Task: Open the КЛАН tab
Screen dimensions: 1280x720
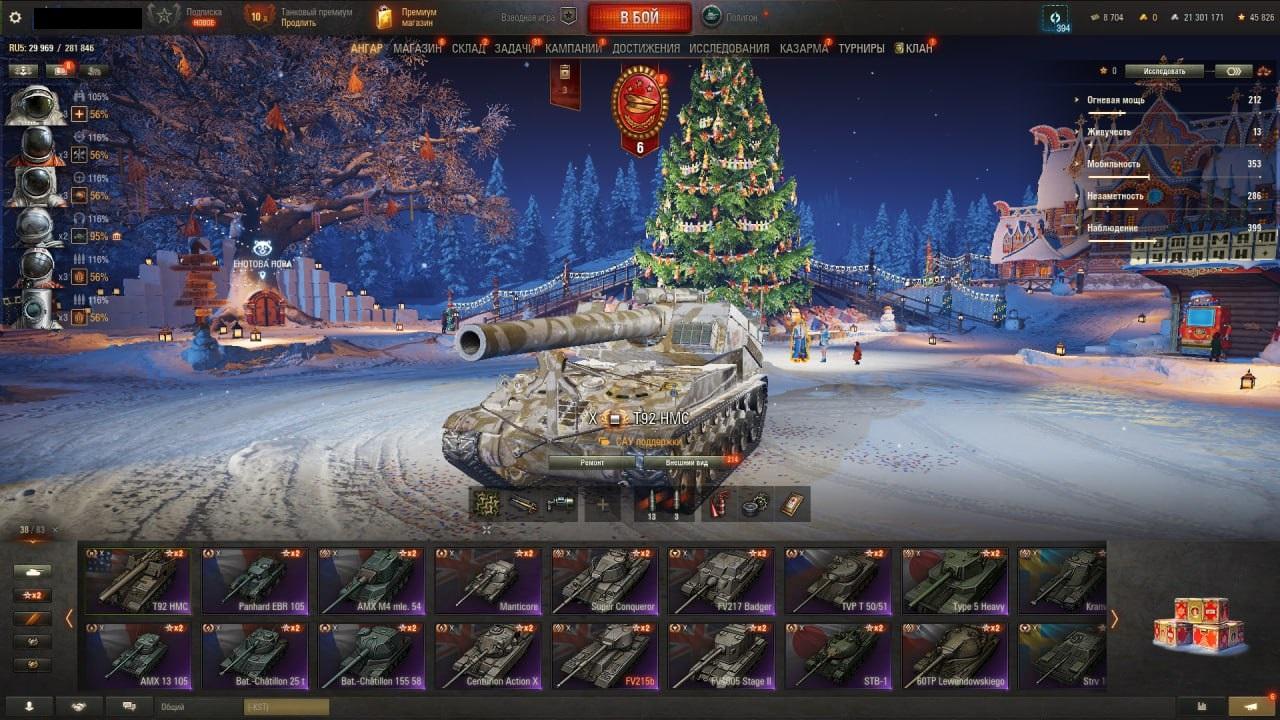Action: click(x=918, y=48)
